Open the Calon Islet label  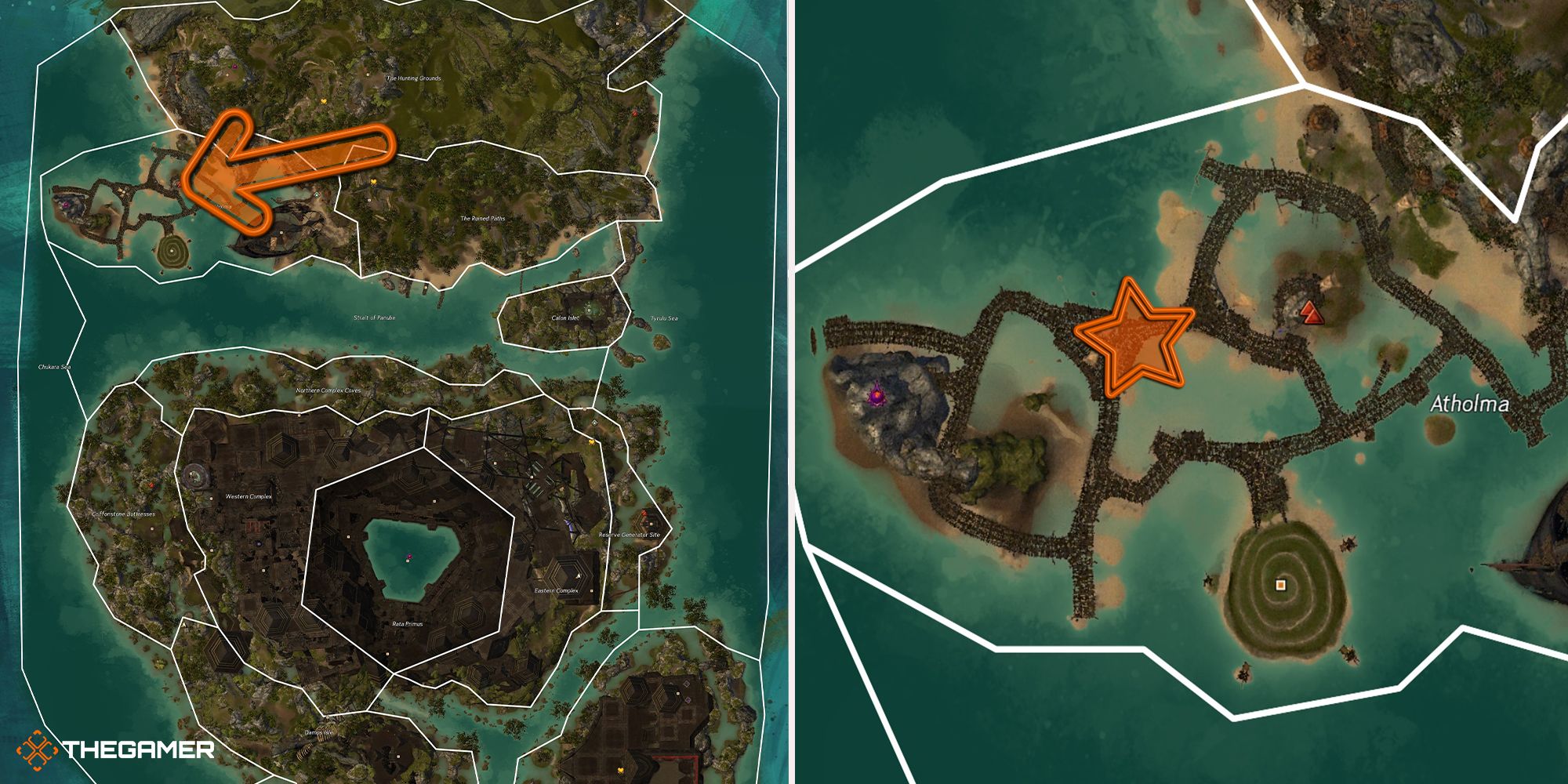pos(565,318)
